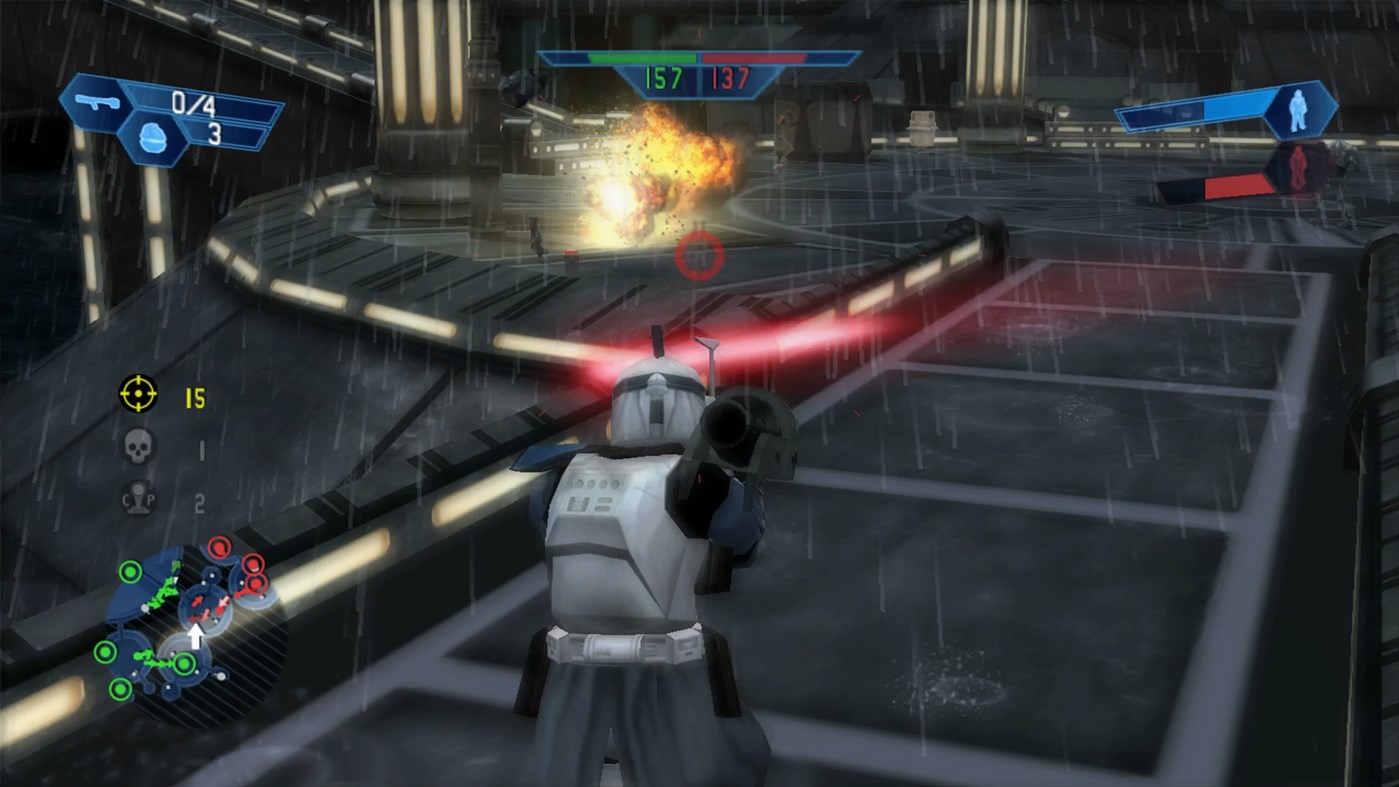Select the CP command post icon
1399x787 pixels.
(138, 498)
